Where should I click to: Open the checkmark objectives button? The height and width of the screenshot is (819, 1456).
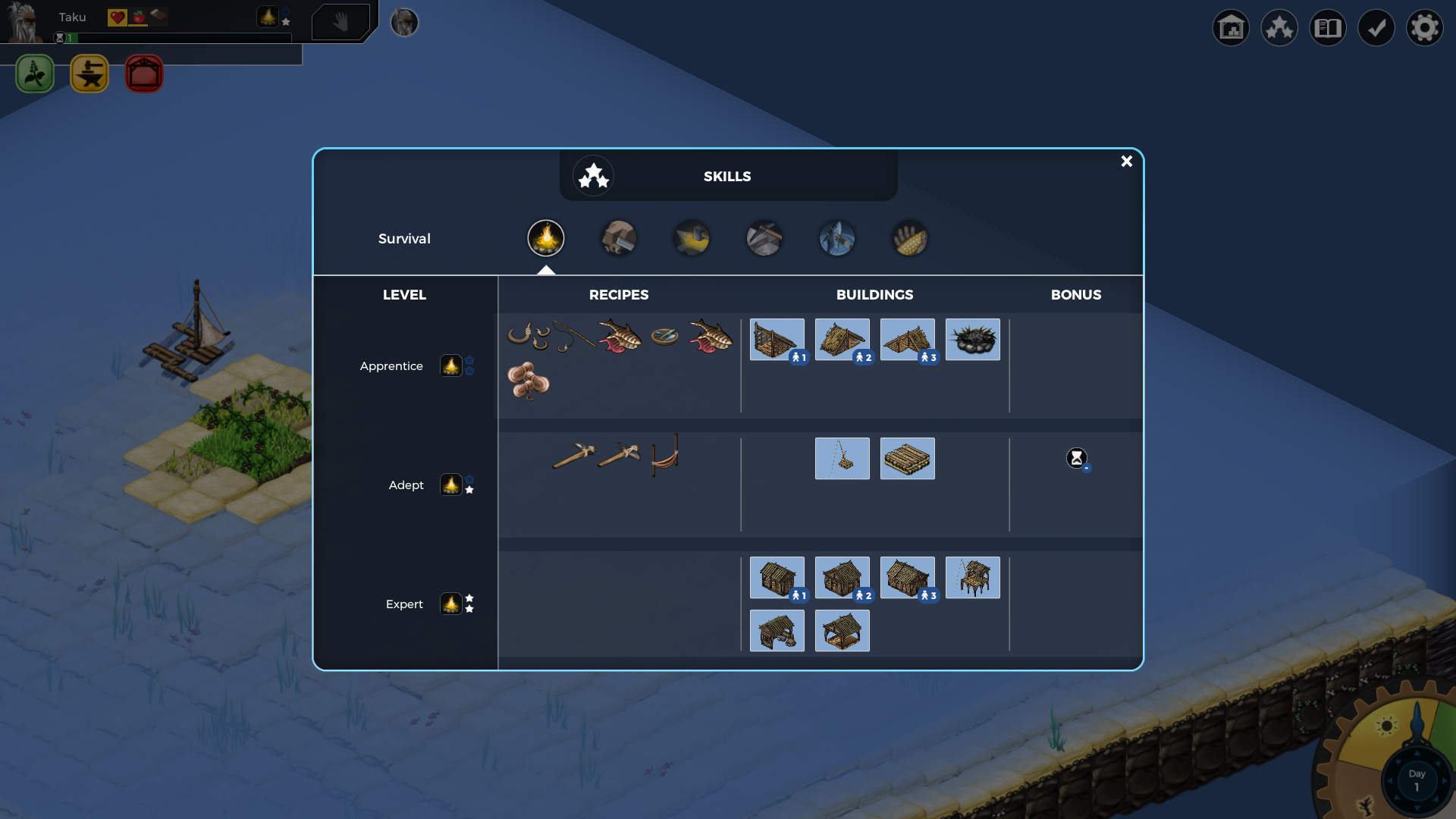1376,28
